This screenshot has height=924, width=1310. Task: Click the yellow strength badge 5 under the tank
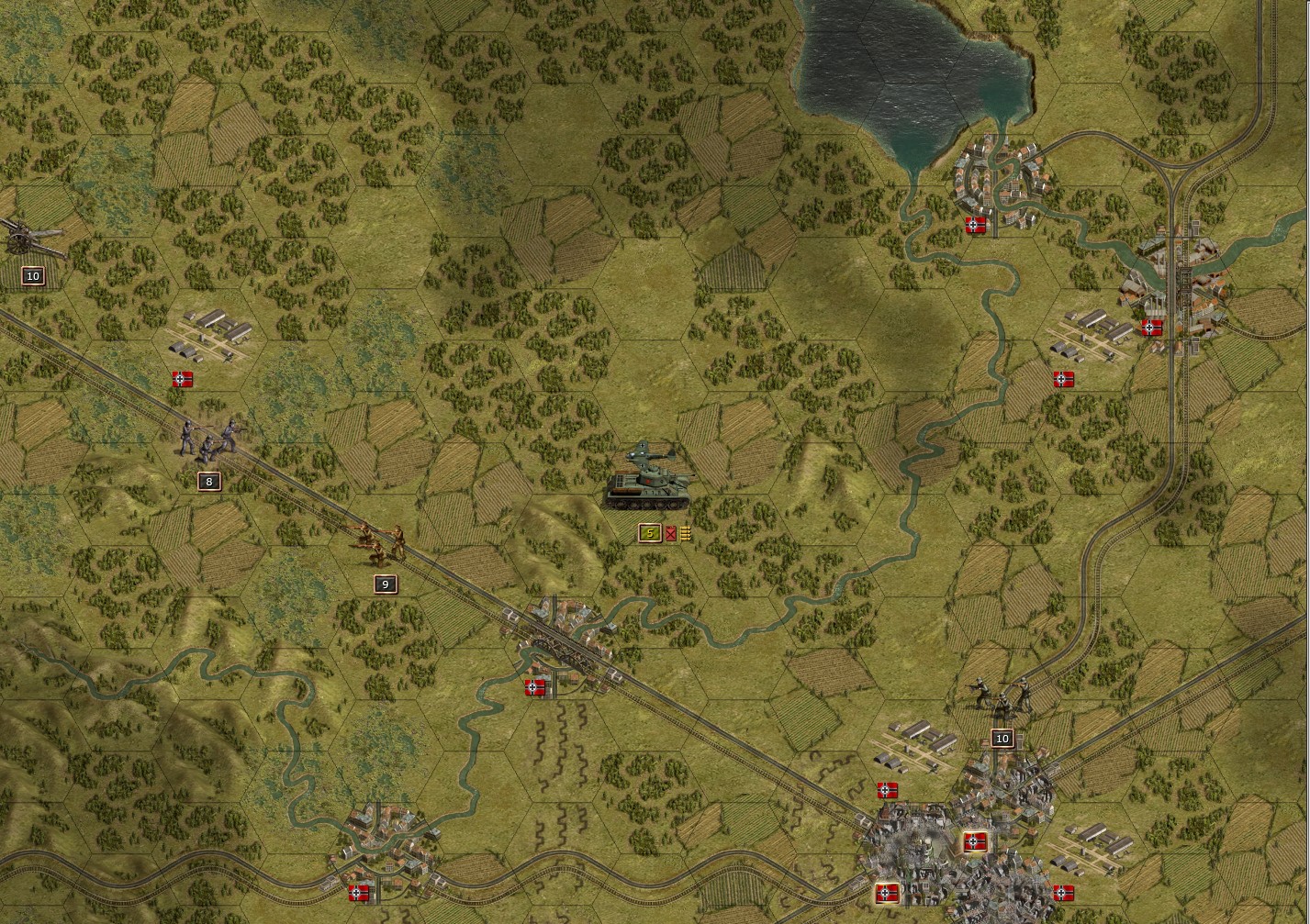[649, 532]
